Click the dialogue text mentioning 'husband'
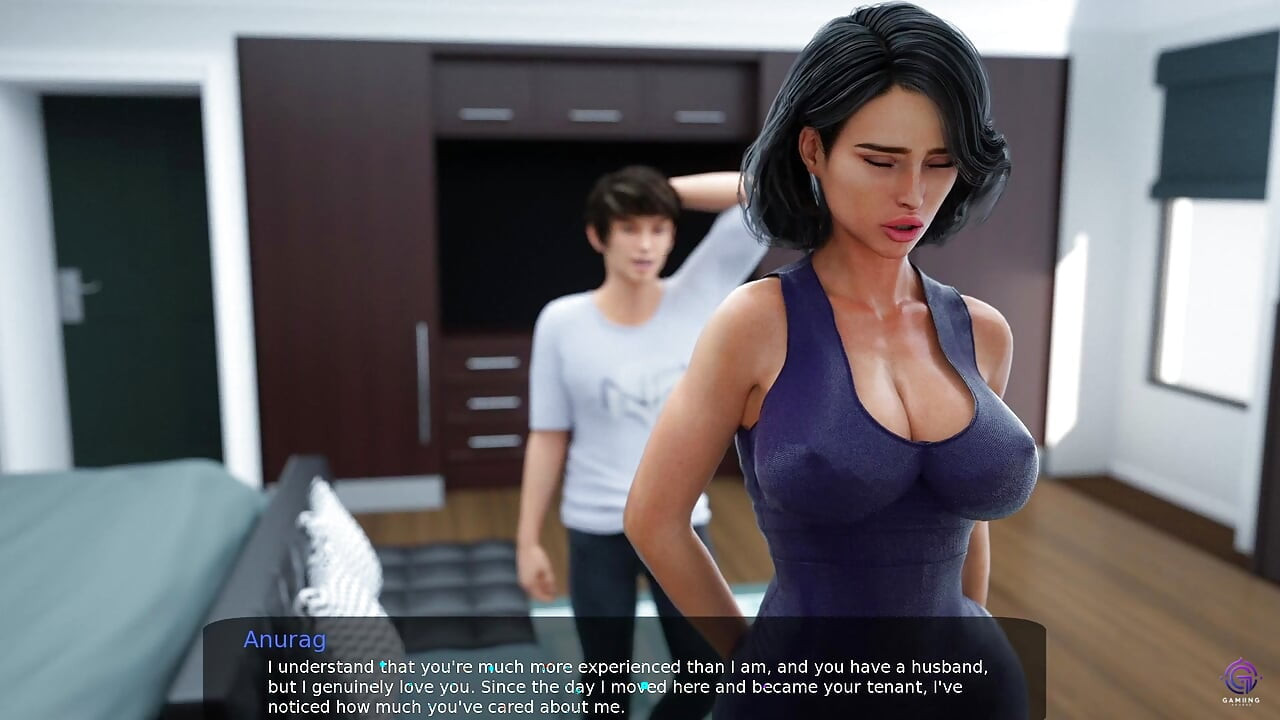Image resolution: width=1280 pixels, height=720 pixels. (948, 667)
